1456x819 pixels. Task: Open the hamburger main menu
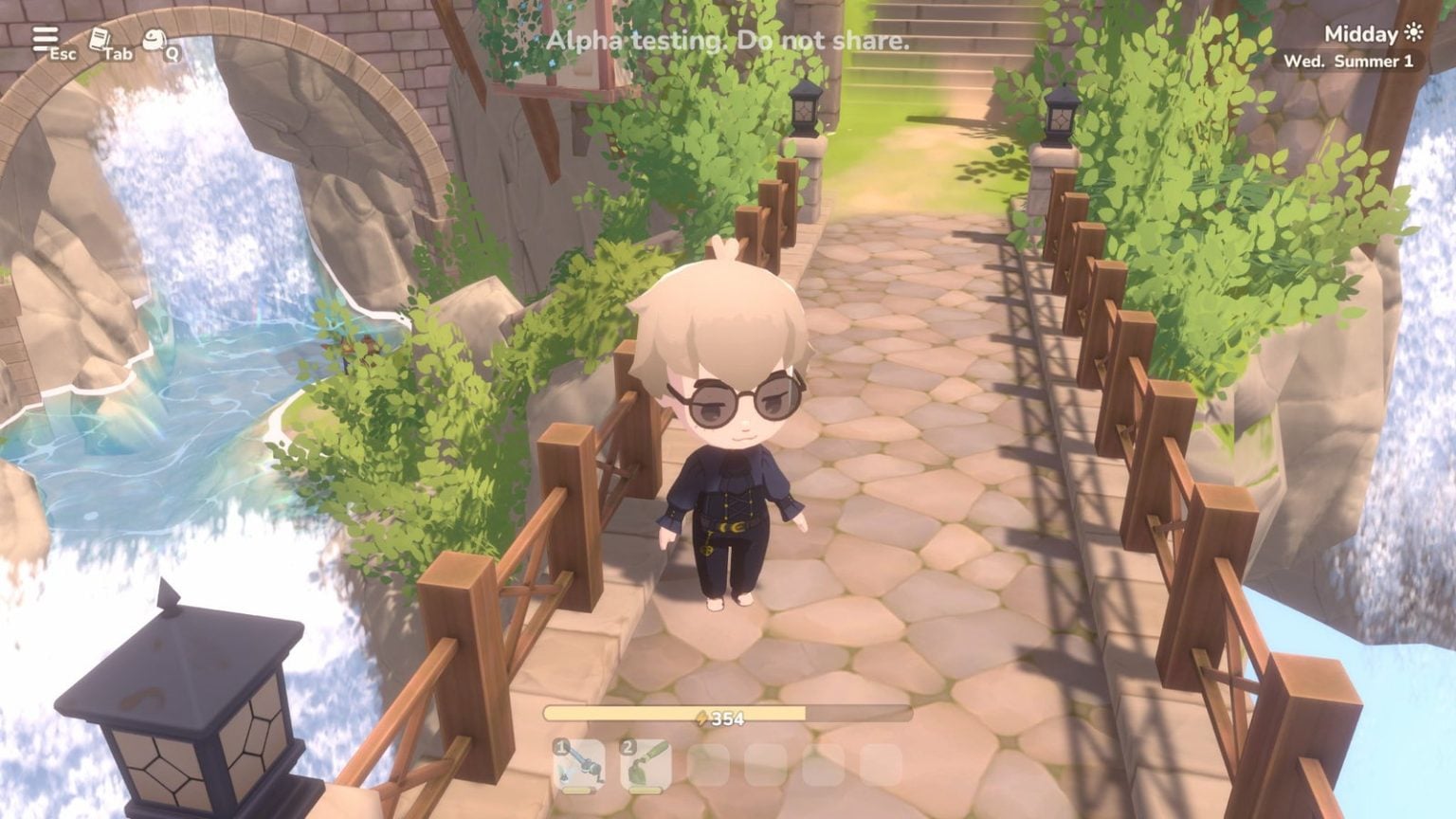[x=44, y=39]
